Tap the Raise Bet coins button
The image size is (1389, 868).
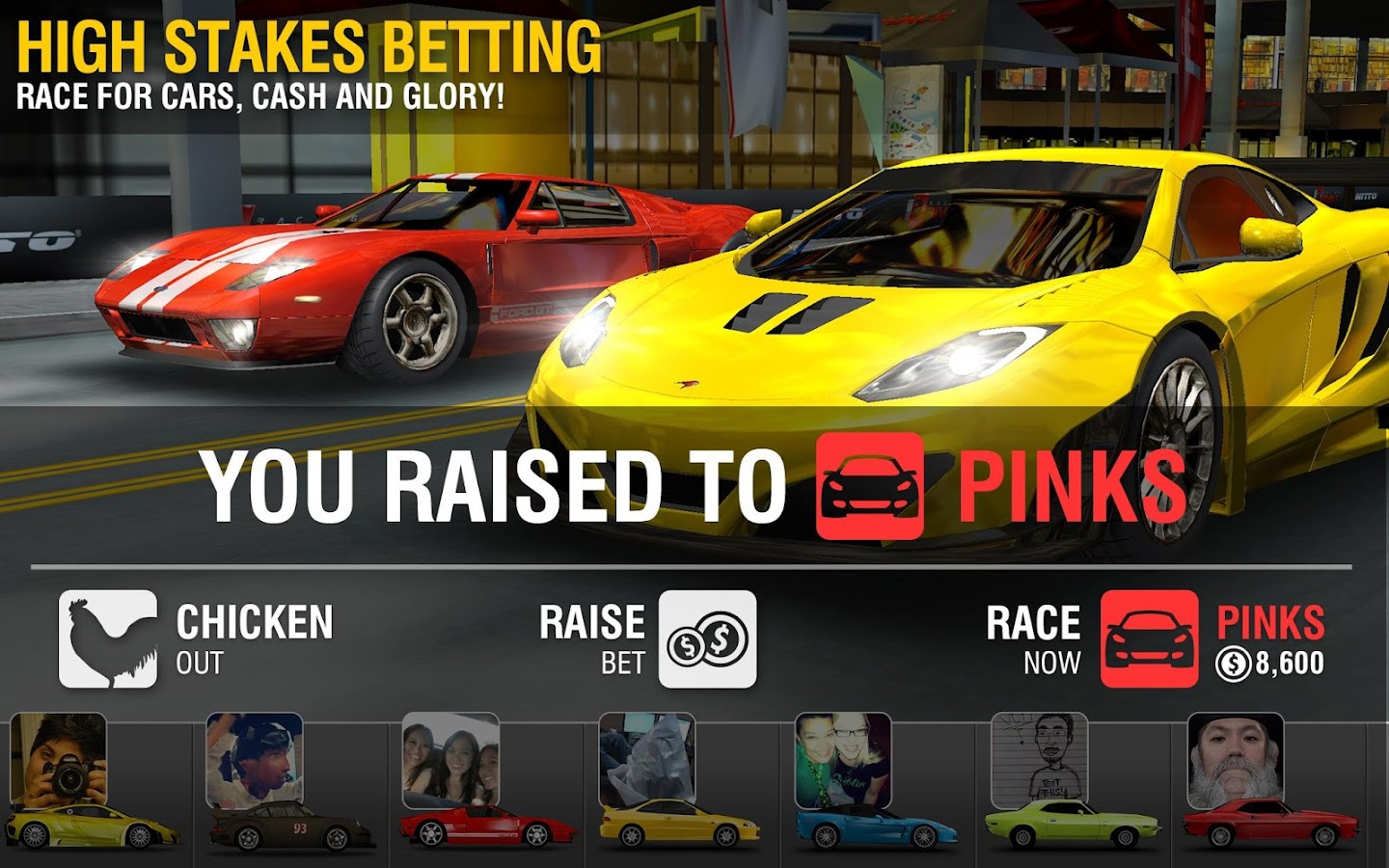[707, 638]
